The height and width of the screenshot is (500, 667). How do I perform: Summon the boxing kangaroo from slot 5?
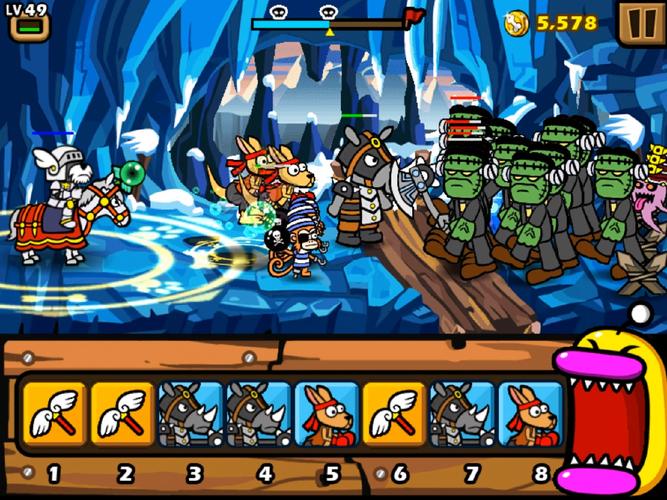326,412
